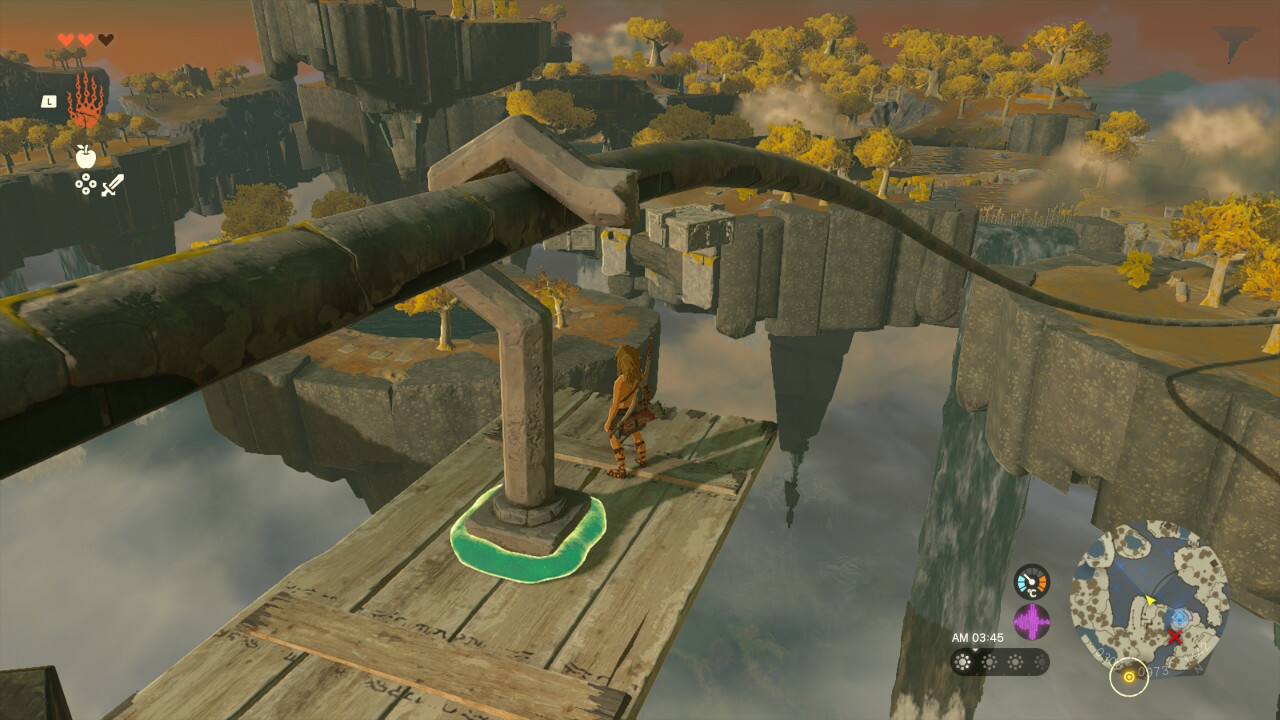
Task: Click the sword weapon icon
Action: coord(112,184)
